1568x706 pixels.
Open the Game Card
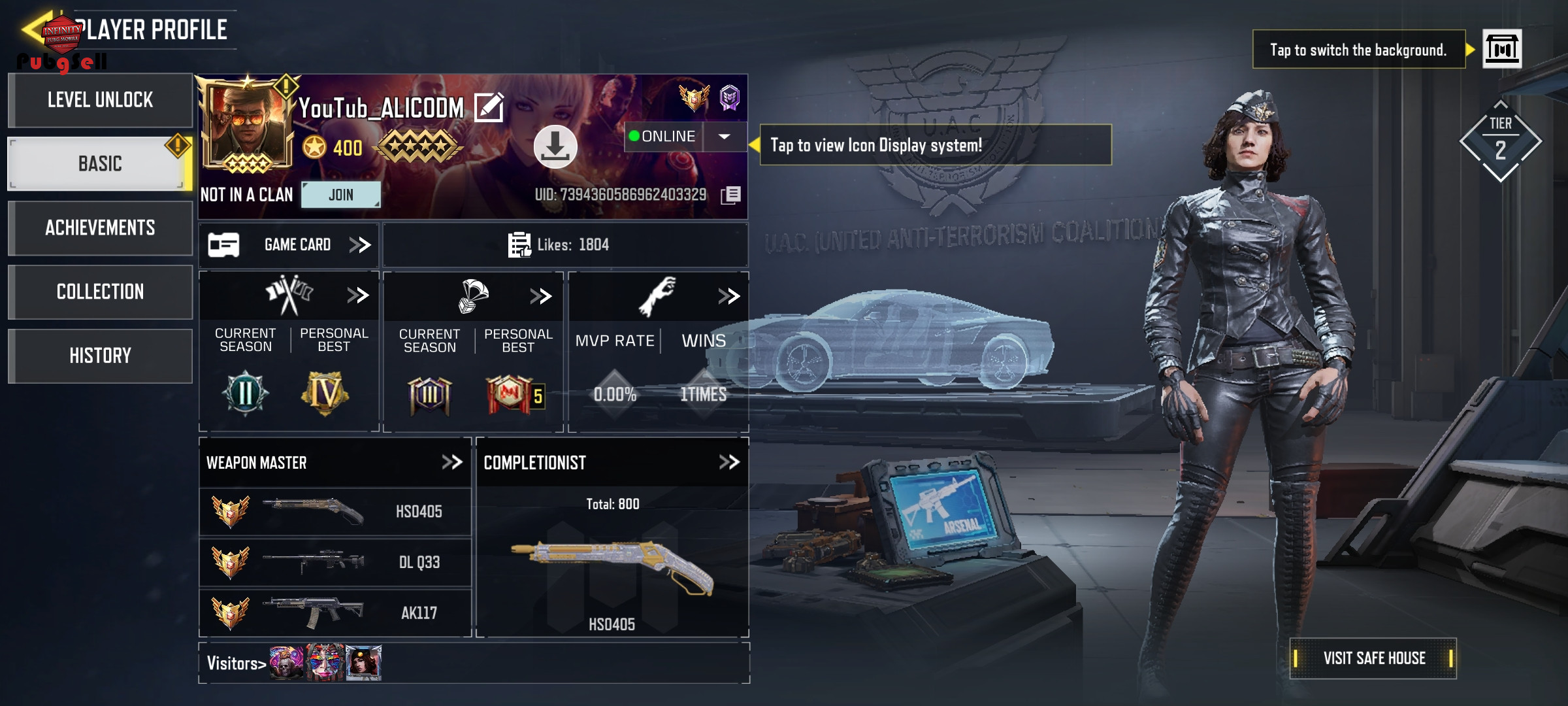click(289, 245)
